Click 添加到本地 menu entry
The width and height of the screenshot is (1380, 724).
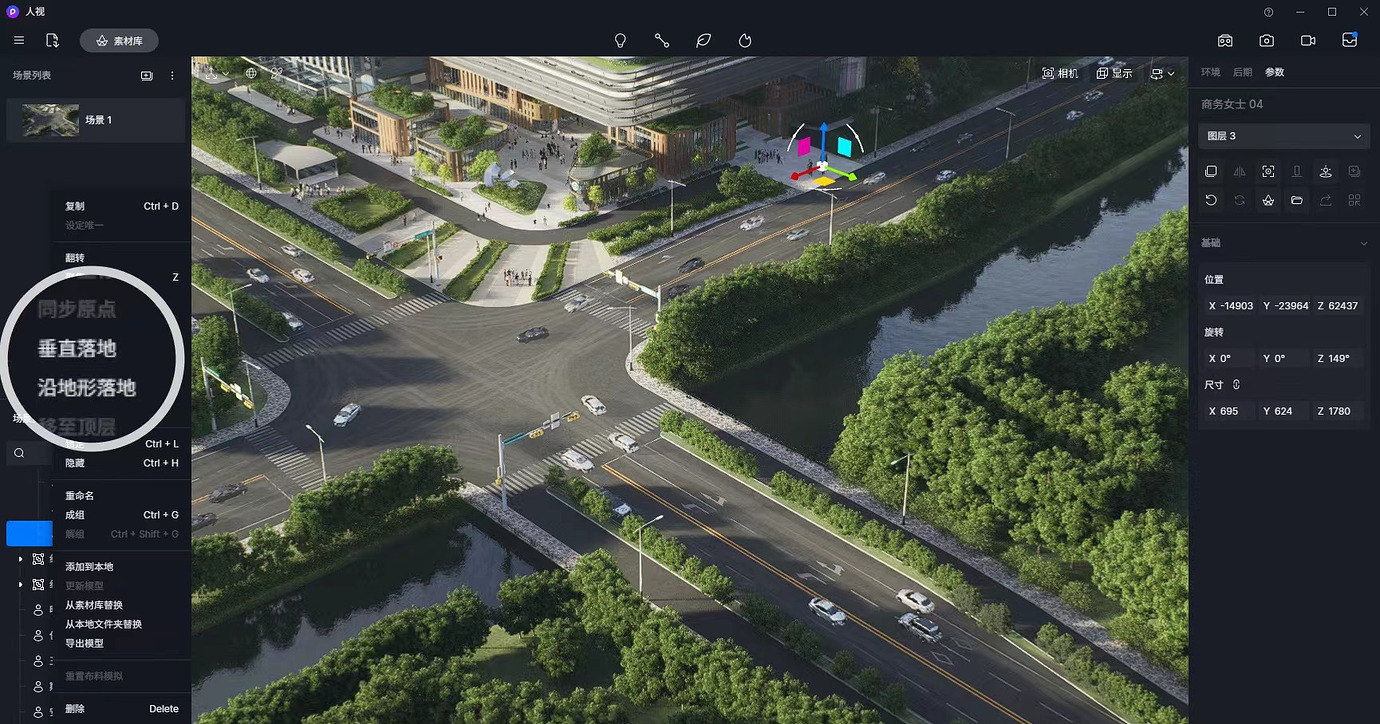pos(89,567)
